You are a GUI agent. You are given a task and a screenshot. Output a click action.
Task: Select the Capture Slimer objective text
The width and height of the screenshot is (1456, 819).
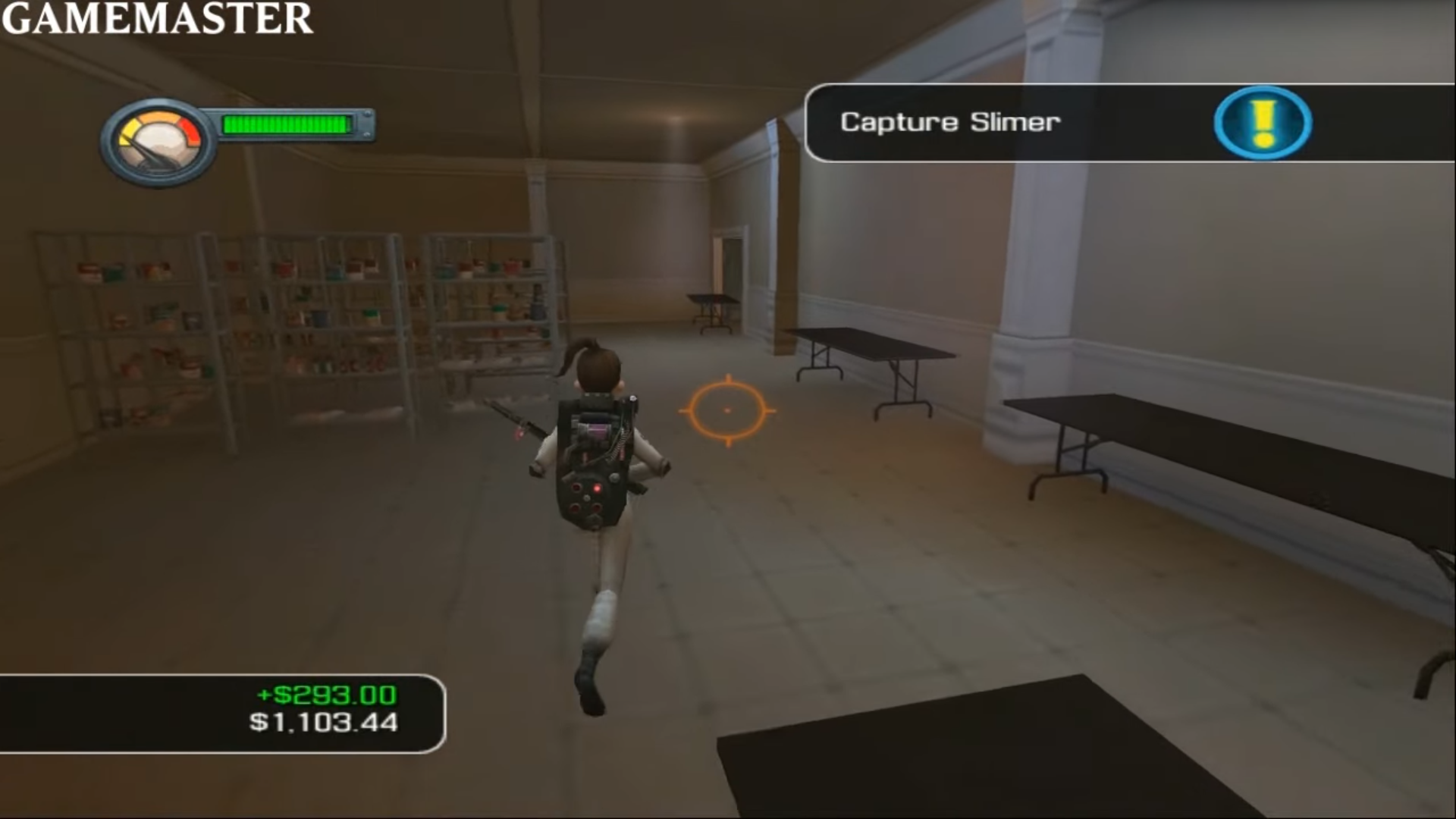pyautogui.click(x=950, y=122)
